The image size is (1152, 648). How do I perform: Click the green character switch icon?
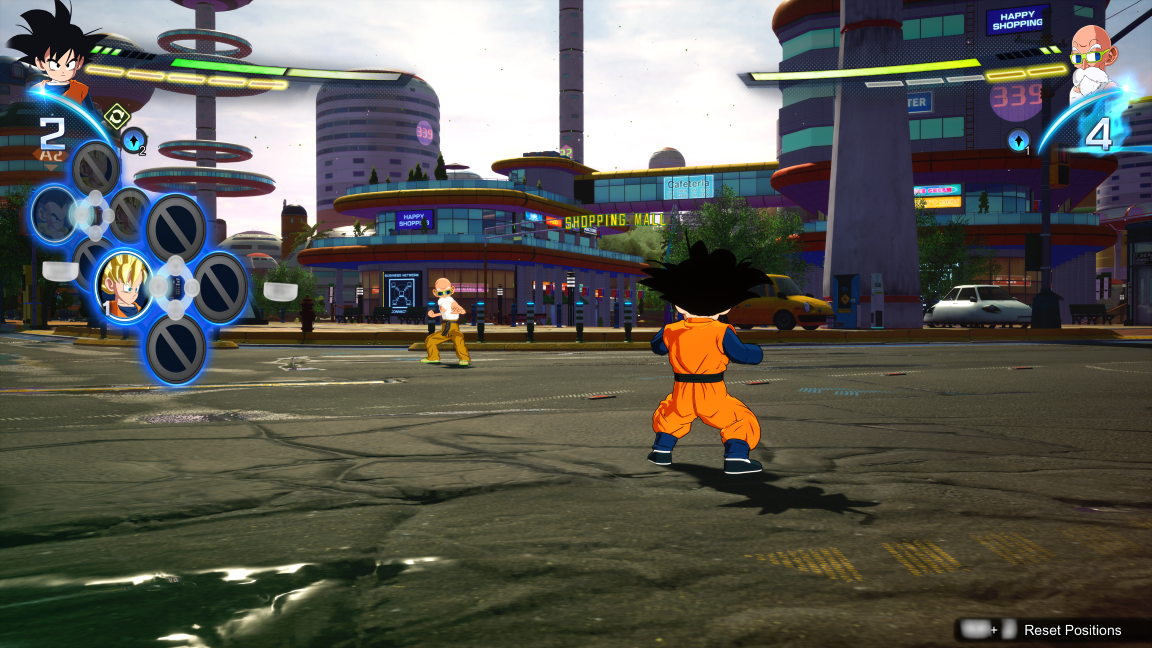[x=117, y=115]
